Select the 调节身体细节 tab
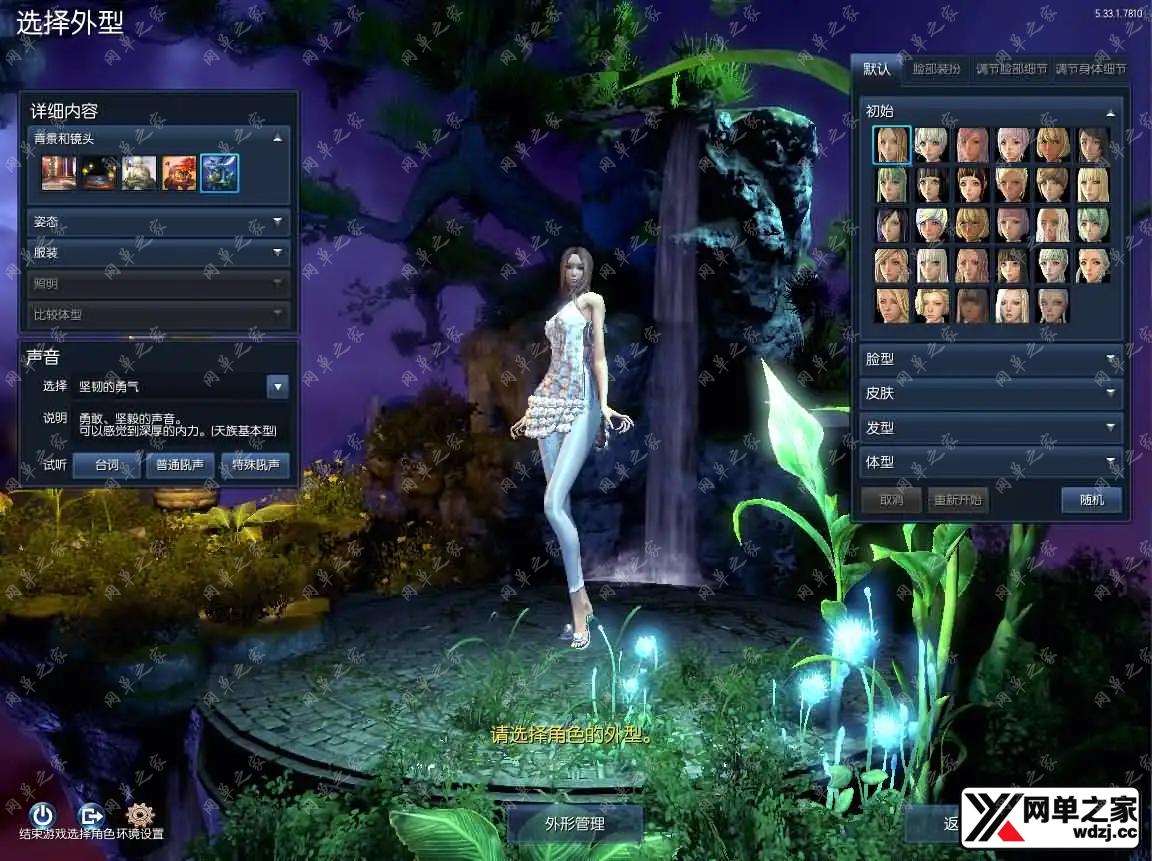This screenshot has height=861, width=1152. (1091, 70)
